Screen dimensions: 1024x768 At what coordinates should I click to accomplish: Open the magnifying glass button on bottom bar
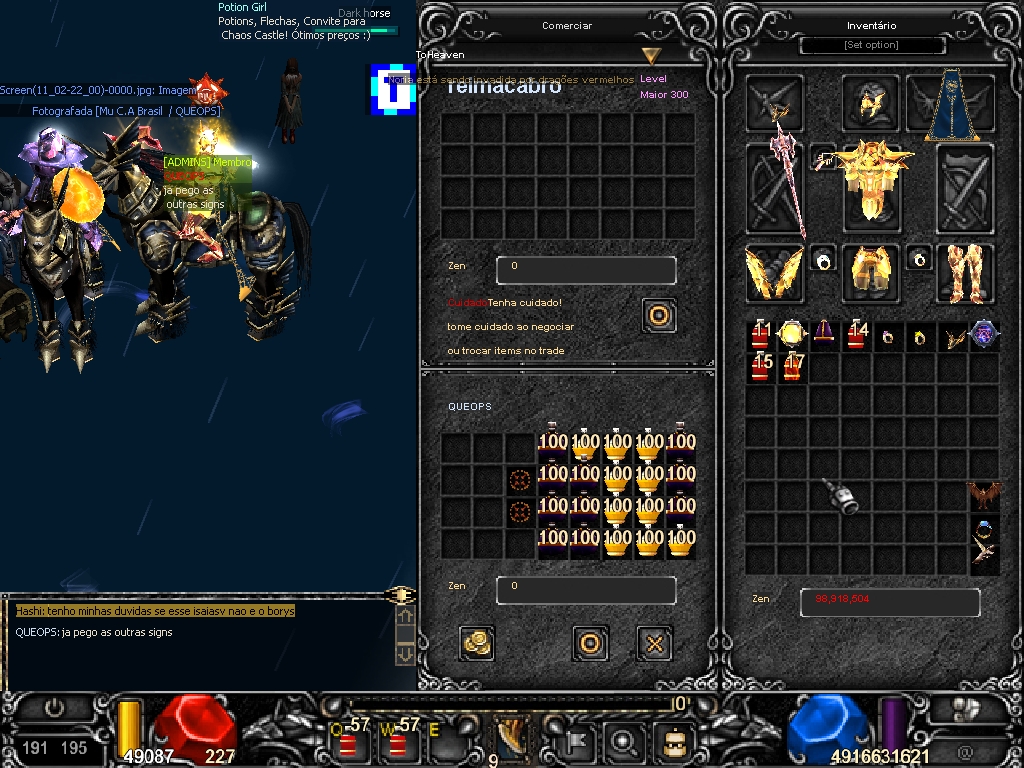click(x=624, y=742)
